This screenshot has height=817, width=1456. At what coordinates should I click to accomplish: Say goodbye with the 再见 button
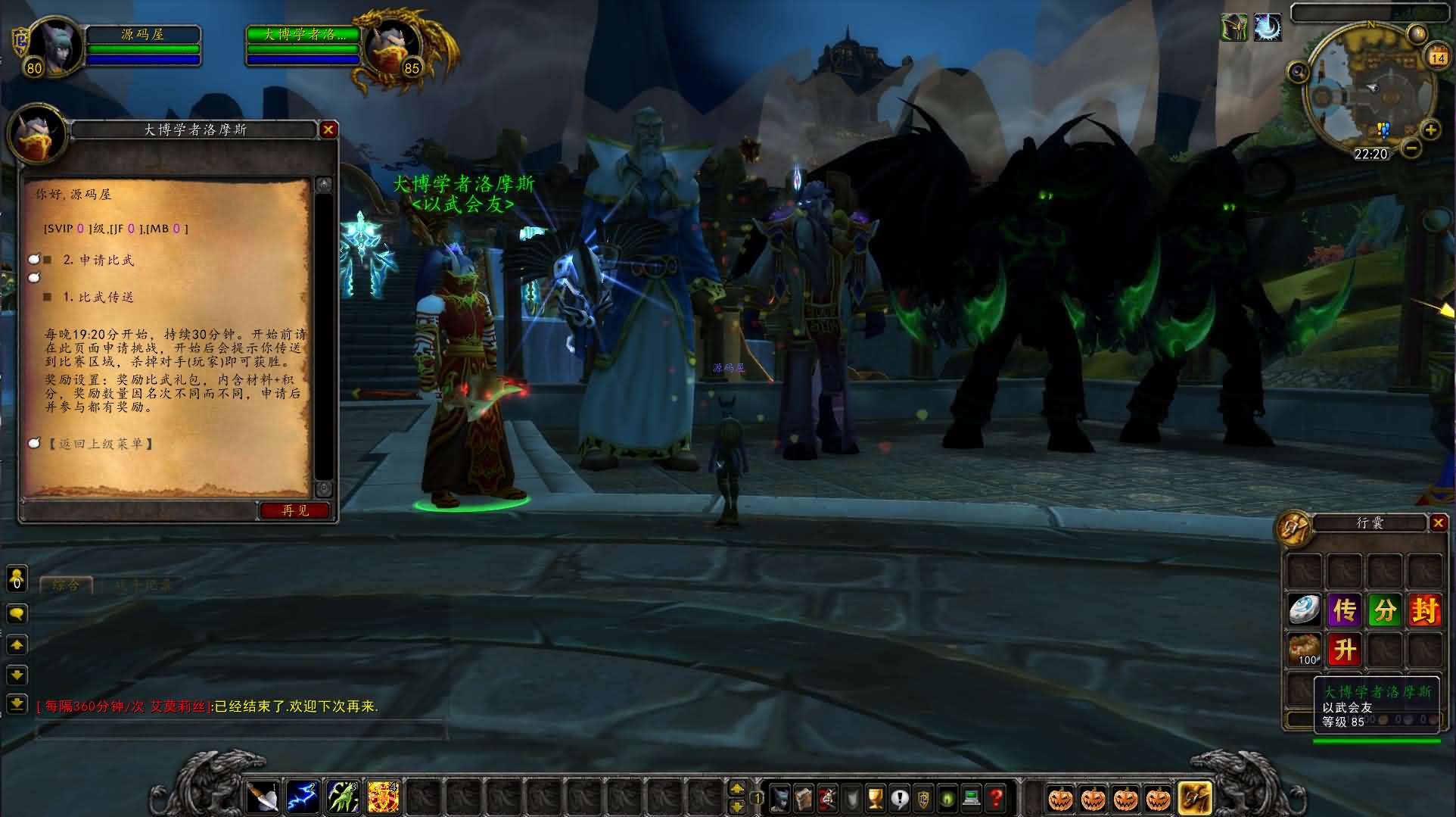[x=295, y=510]
